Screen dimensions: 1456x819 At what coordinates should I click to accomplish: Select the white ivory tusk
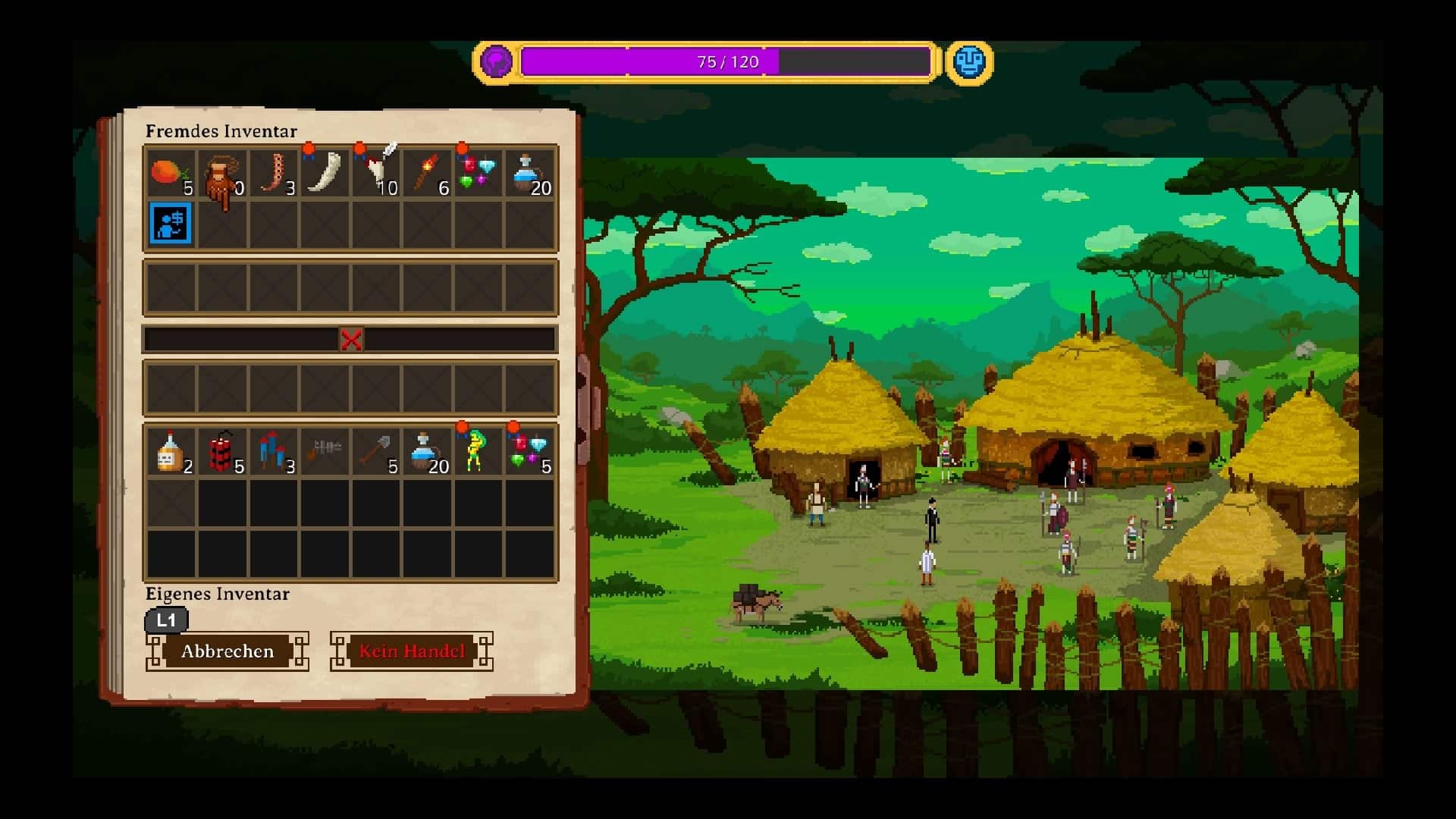(x=325, y=174)
